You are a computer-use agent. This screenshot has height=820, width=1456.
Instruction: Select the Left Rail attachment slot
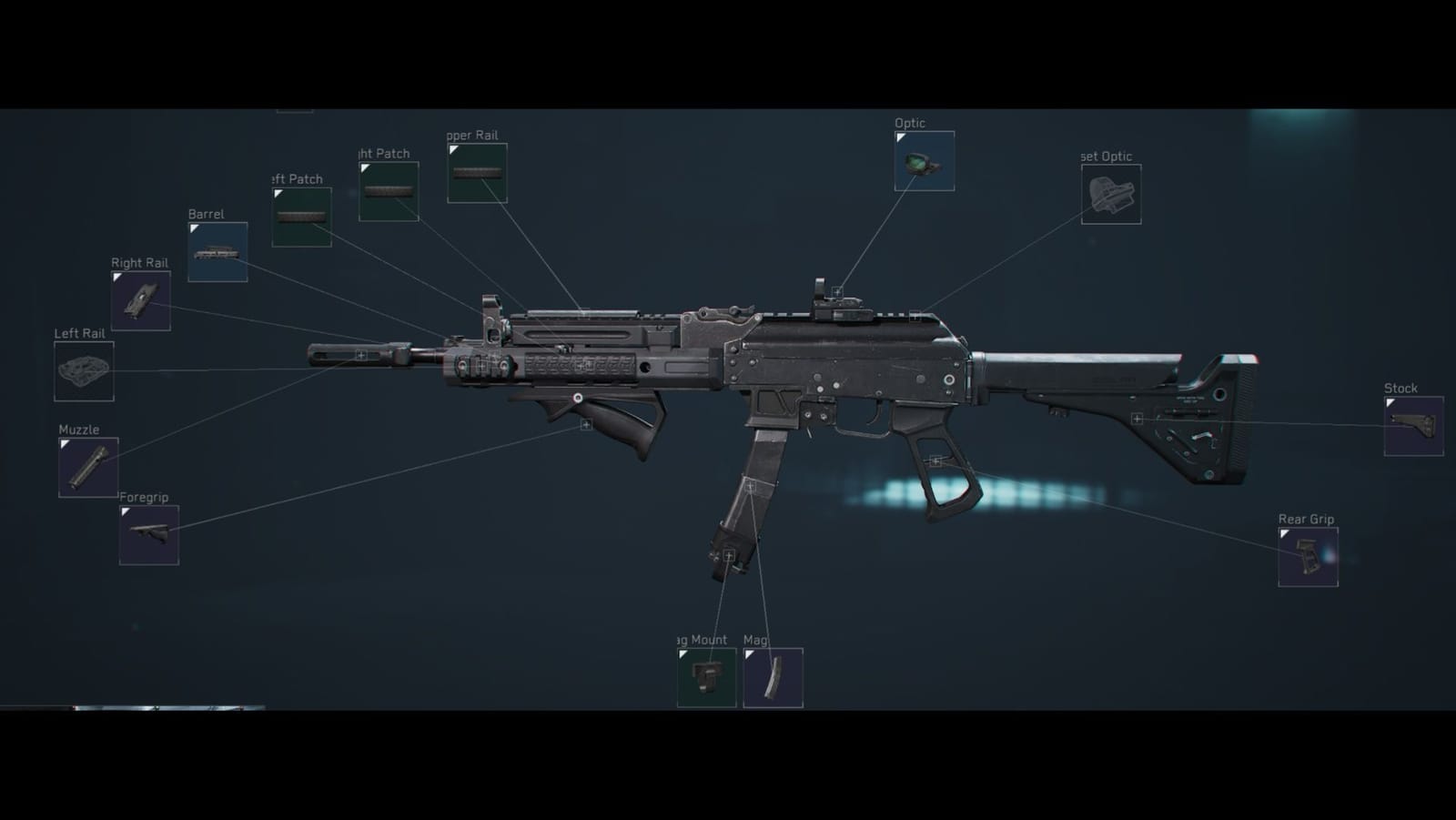coord(83,370)
